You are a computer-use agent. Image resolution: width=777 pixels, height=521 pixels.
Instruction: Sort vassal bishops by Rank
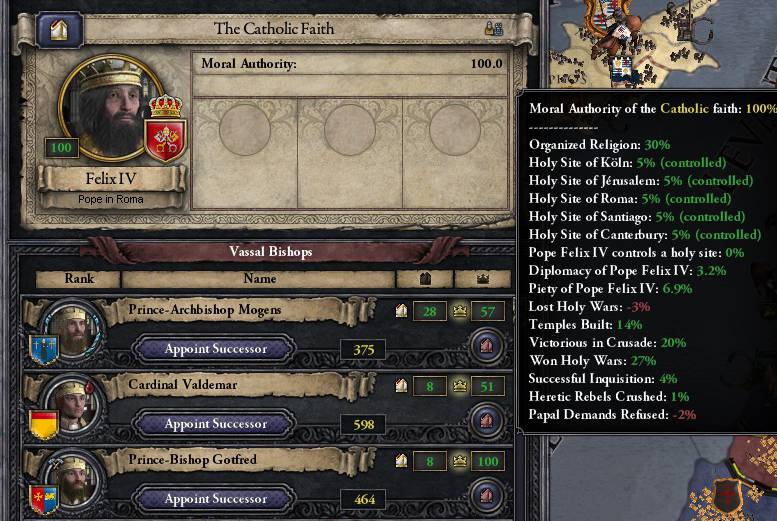pyautogui.click(x=79, y=279)
